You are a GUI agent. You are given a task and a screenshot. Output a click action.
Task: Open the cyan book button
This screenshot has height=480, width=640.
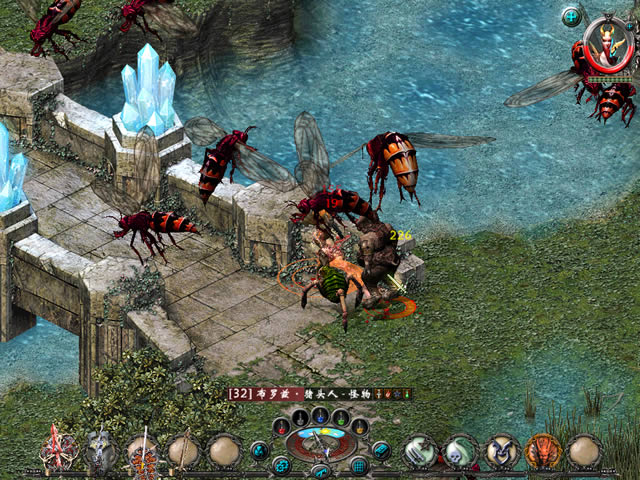pos(381,450)
